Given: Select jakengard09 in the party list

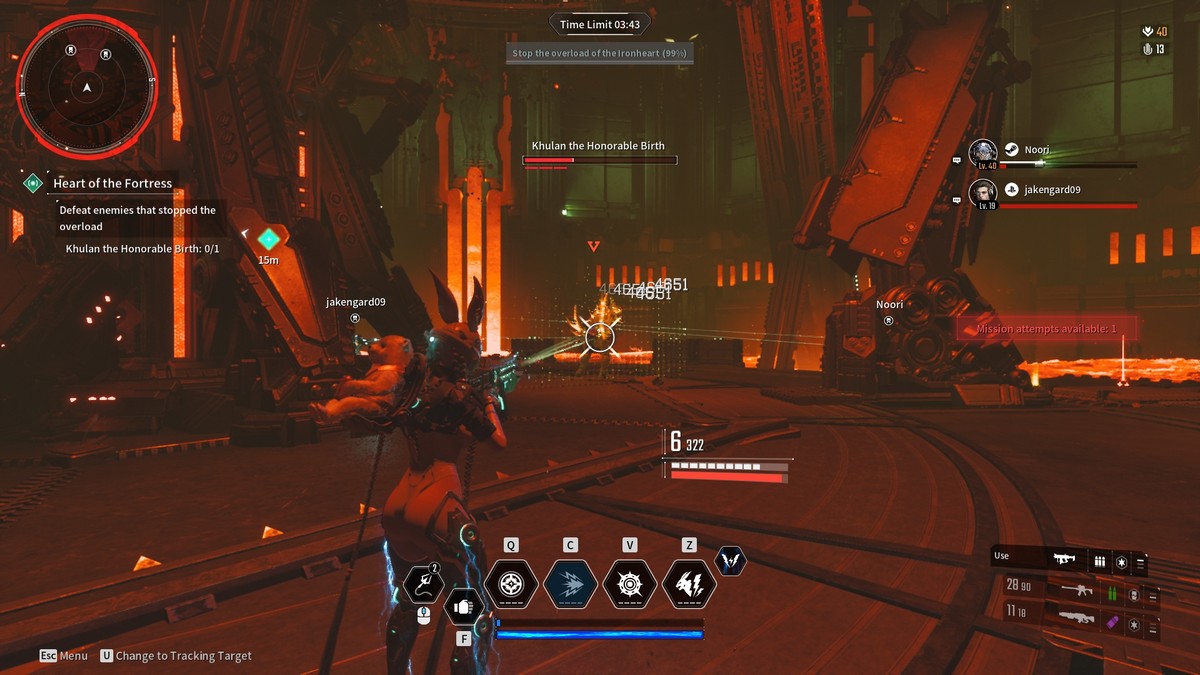Looking at the screenshot, I should (x=1052, y=190).
